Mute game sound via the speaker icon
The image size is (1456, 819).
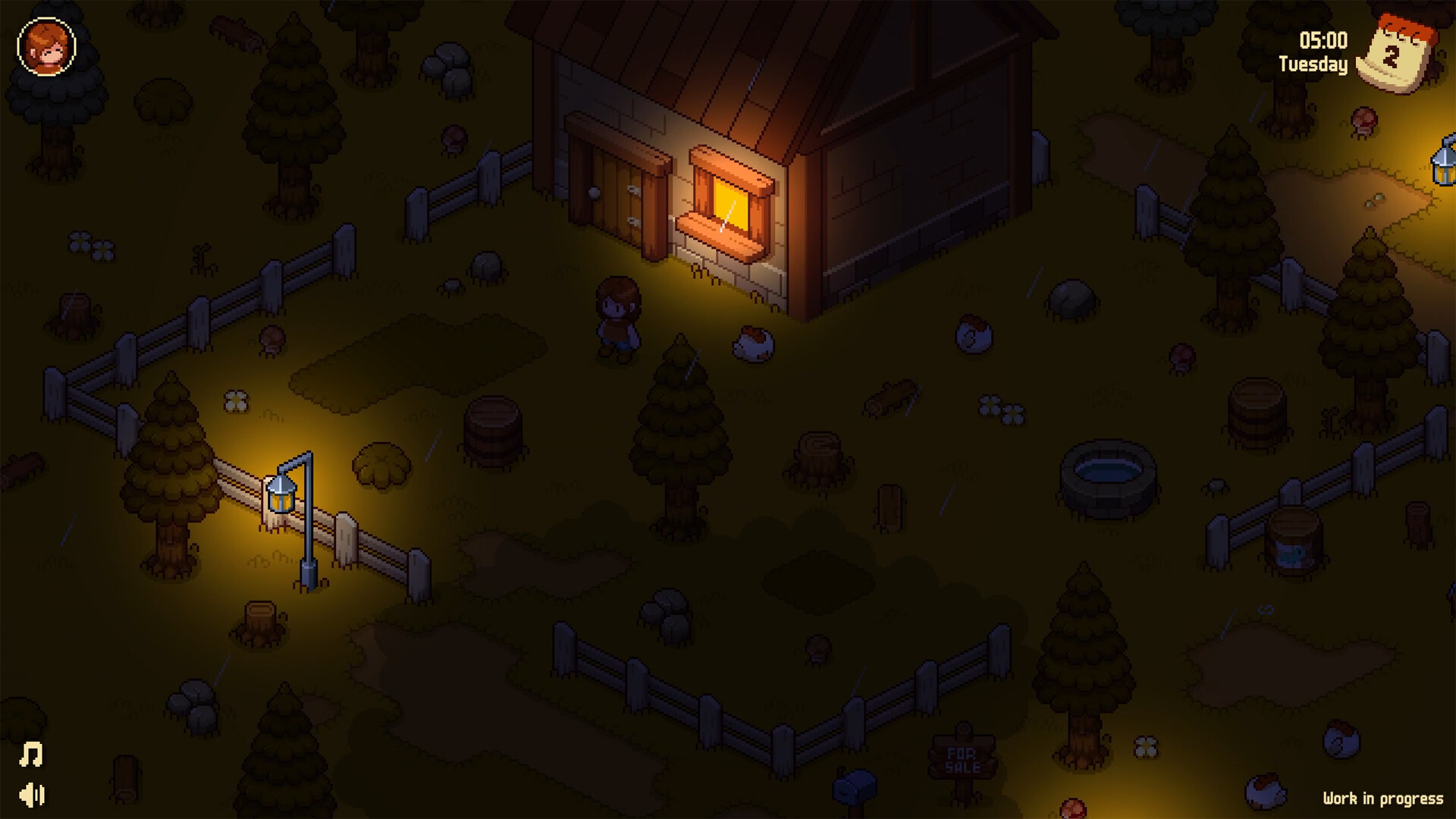click(30, 796)
